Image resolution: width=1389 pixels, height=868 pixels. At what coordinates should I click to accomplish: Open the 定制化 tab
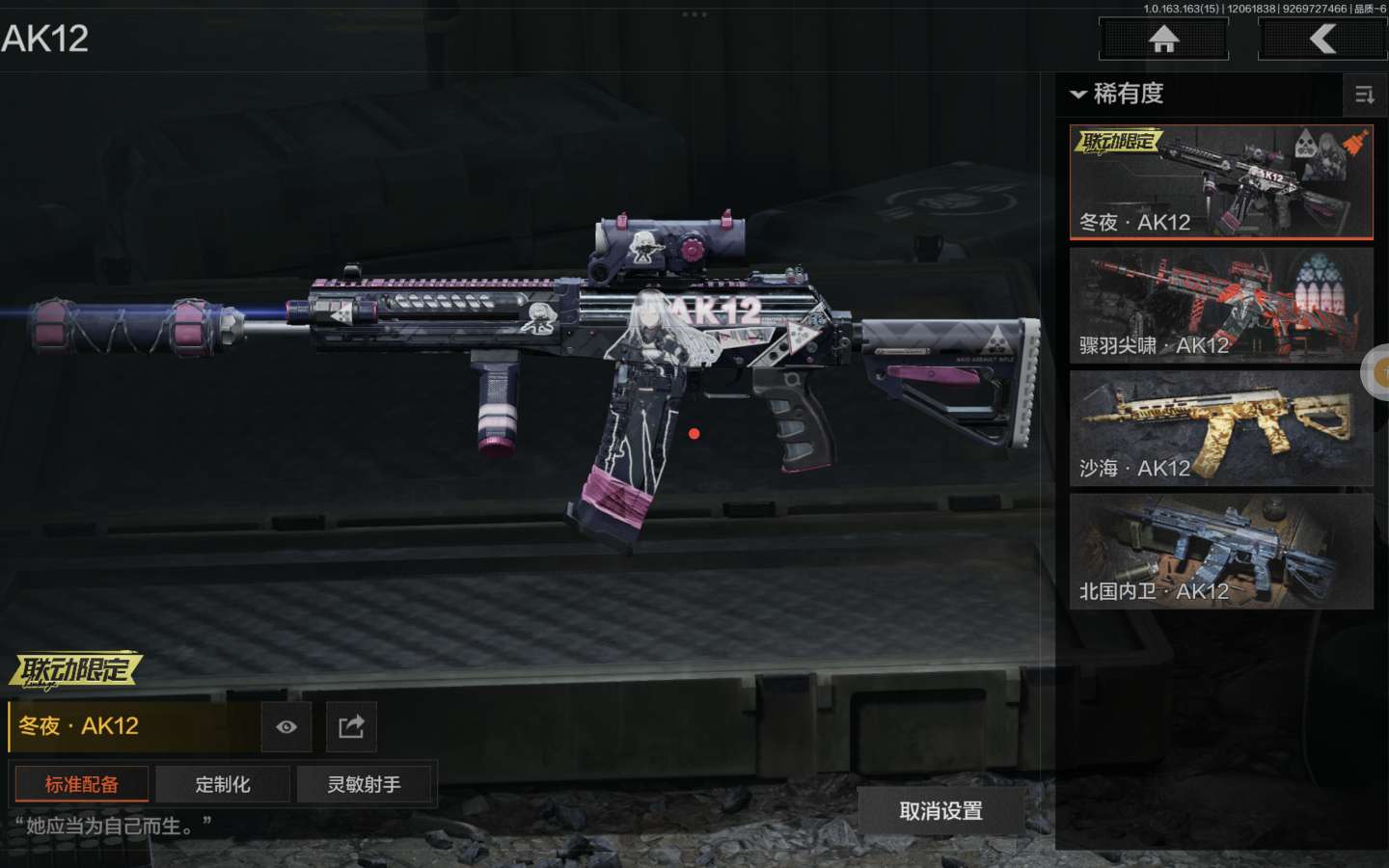click(223, 784)
